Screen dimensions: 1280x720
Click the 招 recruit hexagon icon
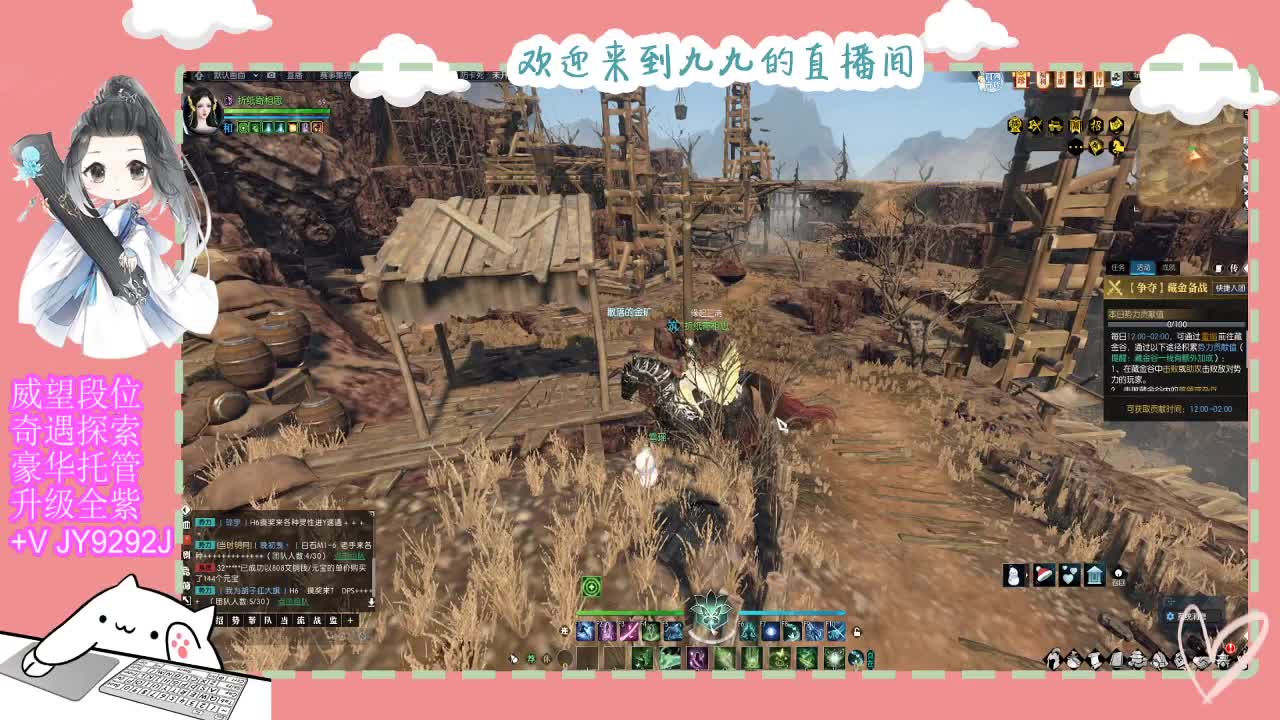click(1097, 126)
